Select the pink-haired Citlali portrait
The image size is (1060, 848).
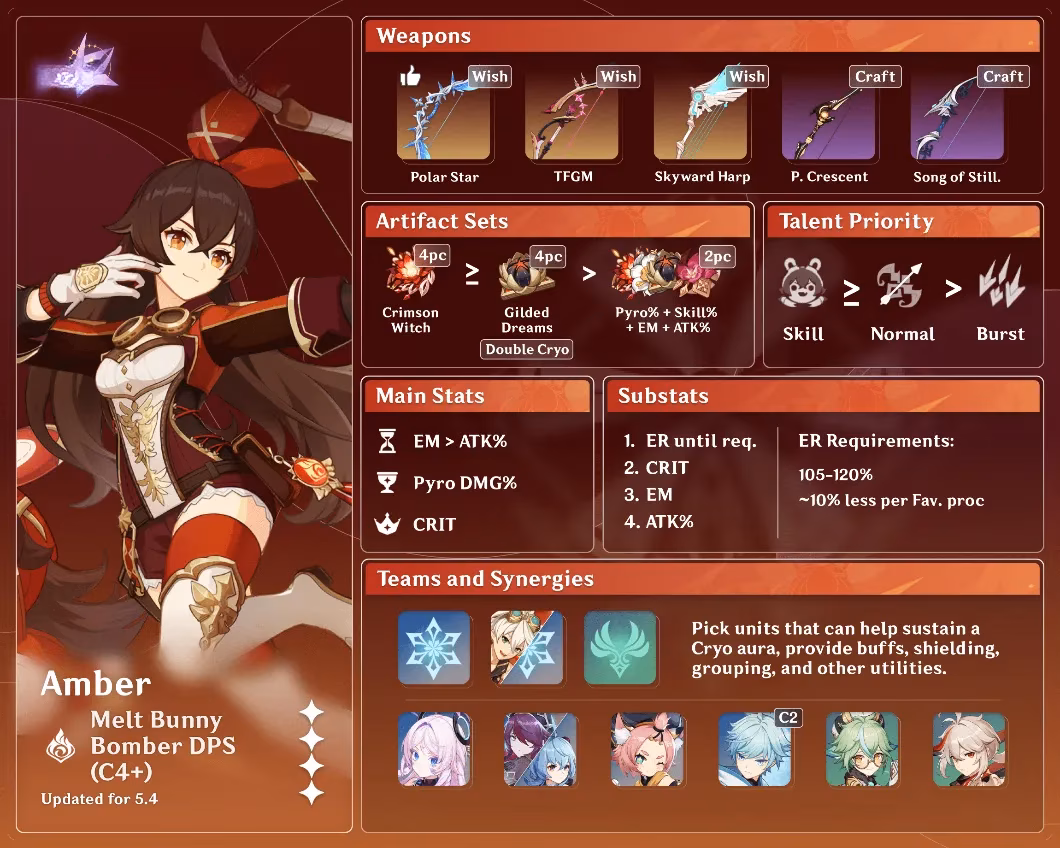(434, 750)
